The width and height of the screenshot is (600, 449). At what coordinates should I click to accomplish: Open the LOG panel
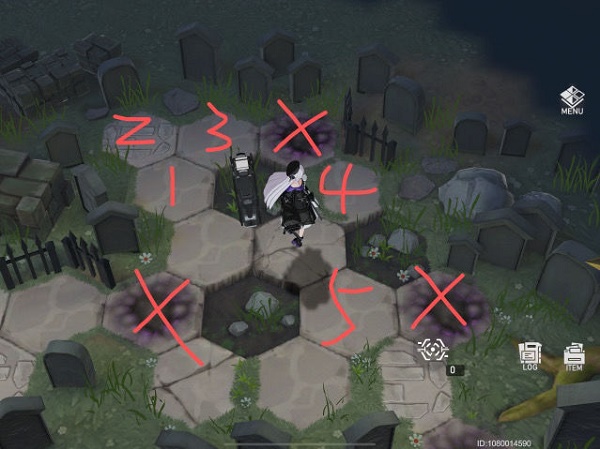[x=529, y=355]
